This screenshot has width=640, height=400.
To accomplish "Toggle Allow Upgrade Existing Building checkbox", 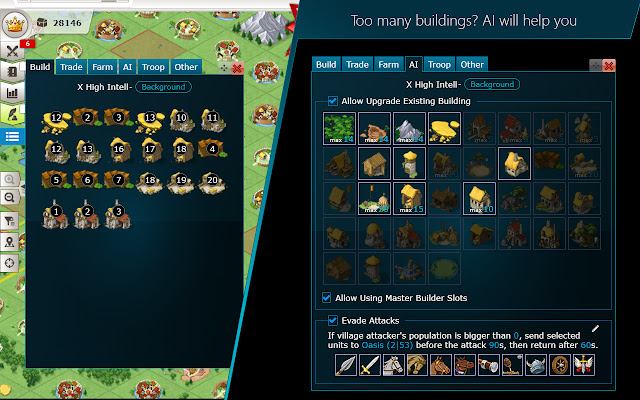I will pyautogui.click(x=333, y=101).
